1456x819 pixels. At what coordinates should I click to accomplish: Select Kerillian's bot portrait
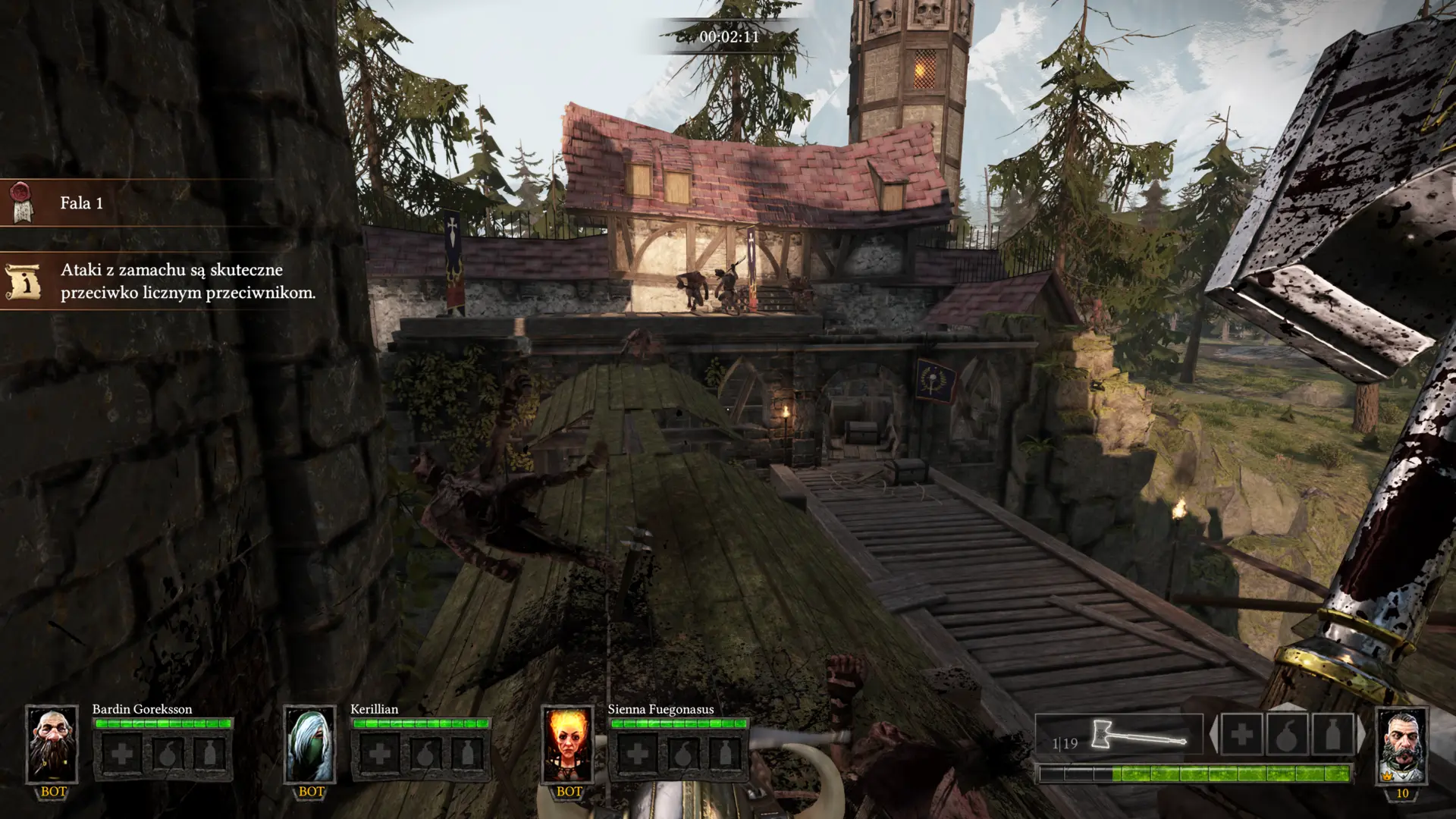tap(309, 745)
